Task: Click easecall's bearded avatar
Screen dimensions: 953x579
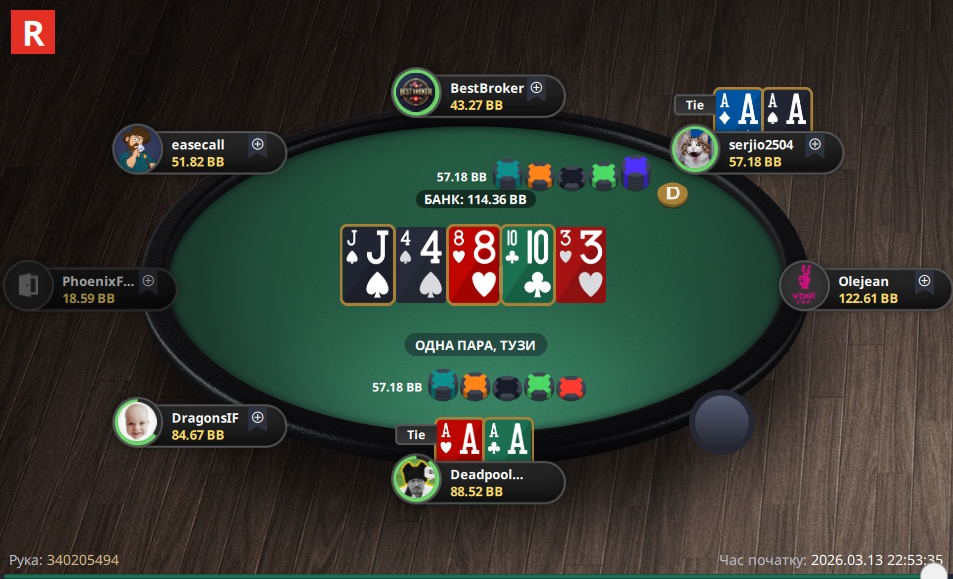Action: pos(137,149)
